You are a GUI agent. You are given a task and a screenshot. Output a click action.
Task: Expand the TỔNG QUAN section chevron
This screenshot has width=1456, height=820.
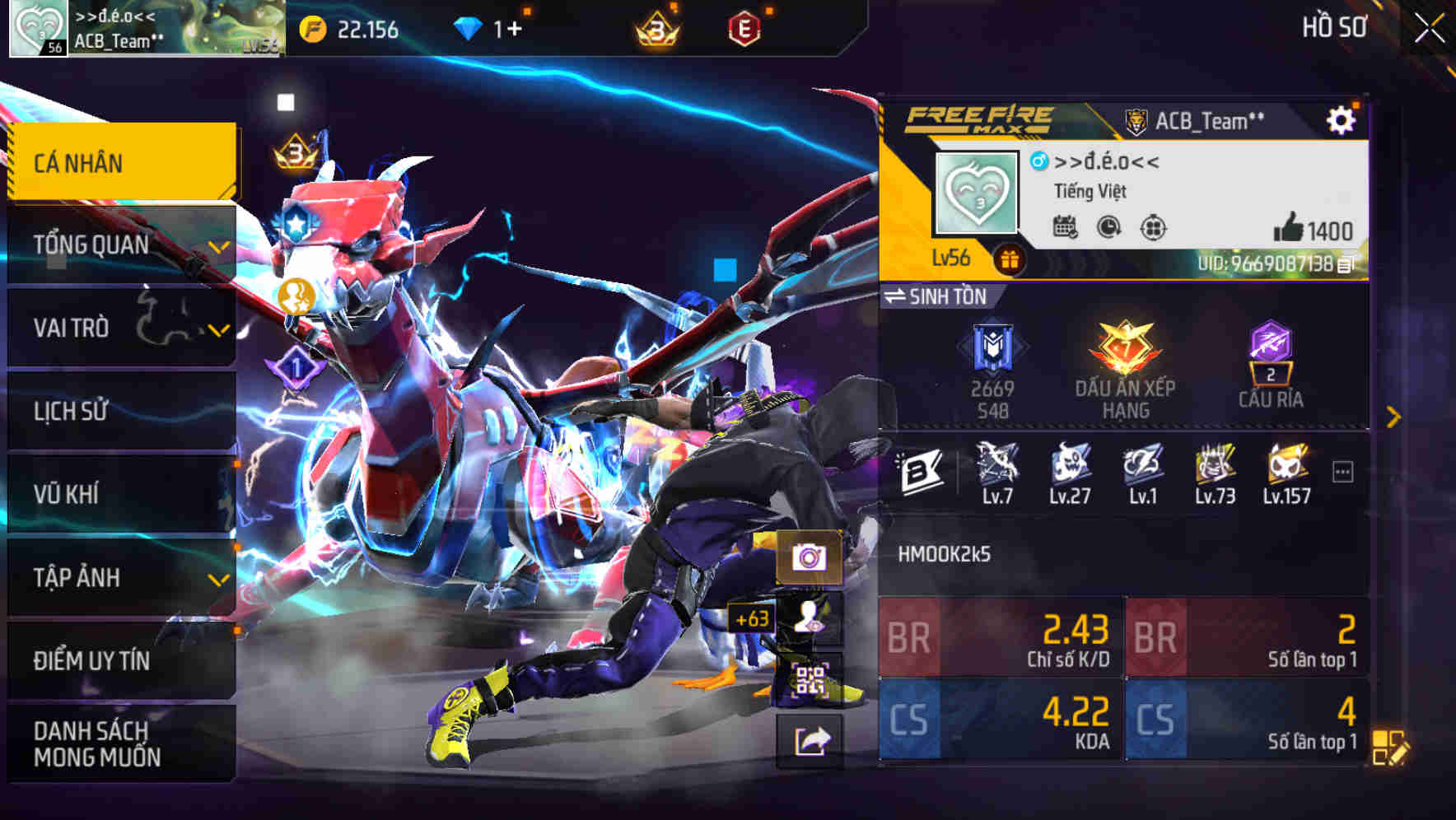tap(217, 245)
